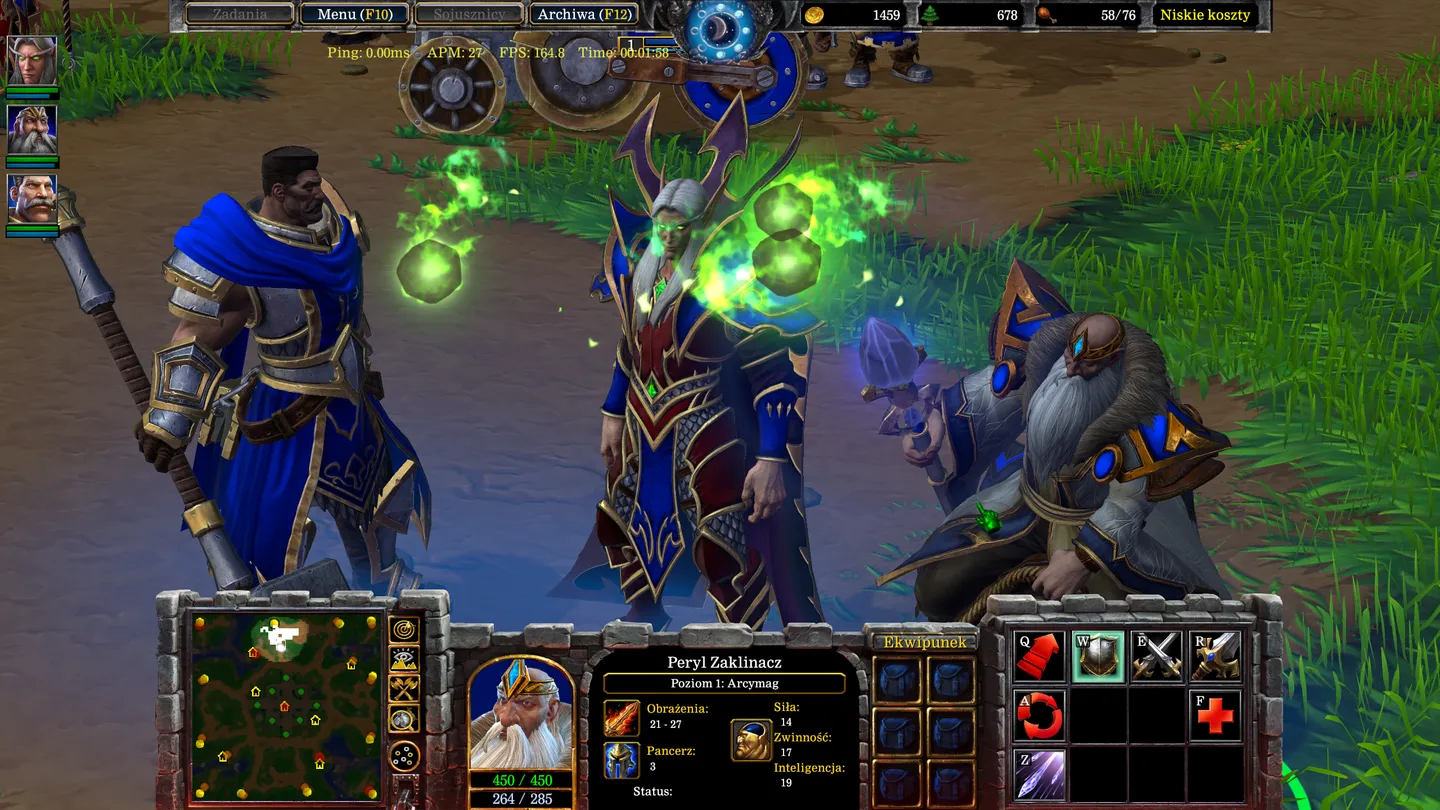Toggle ally color mode crossed-axes button
This screenshot has height=810, width=1440.
[x=404, y=688]
